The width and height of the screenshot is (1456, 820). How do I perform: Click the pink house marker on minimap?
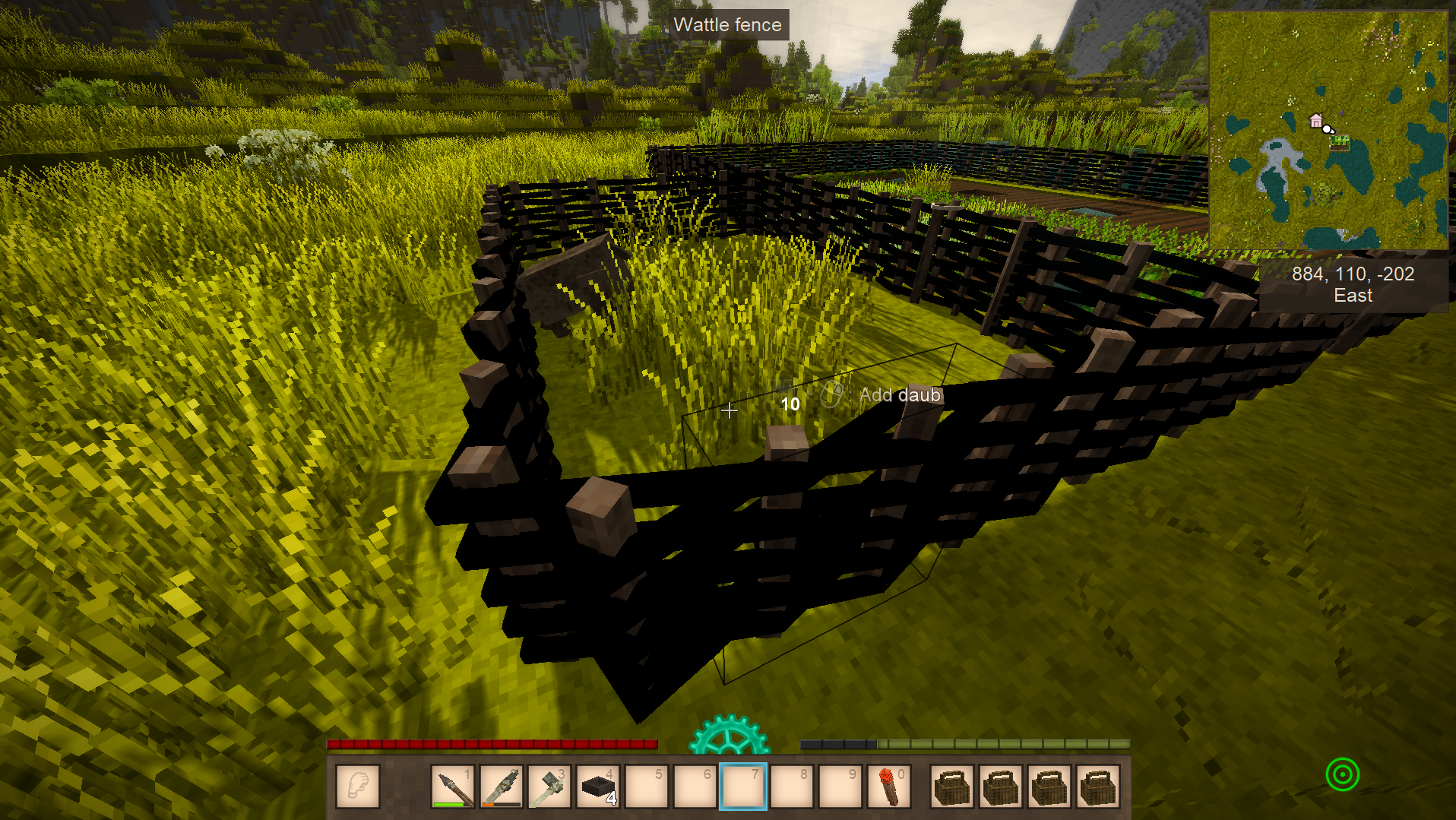tap(1315, 120)
